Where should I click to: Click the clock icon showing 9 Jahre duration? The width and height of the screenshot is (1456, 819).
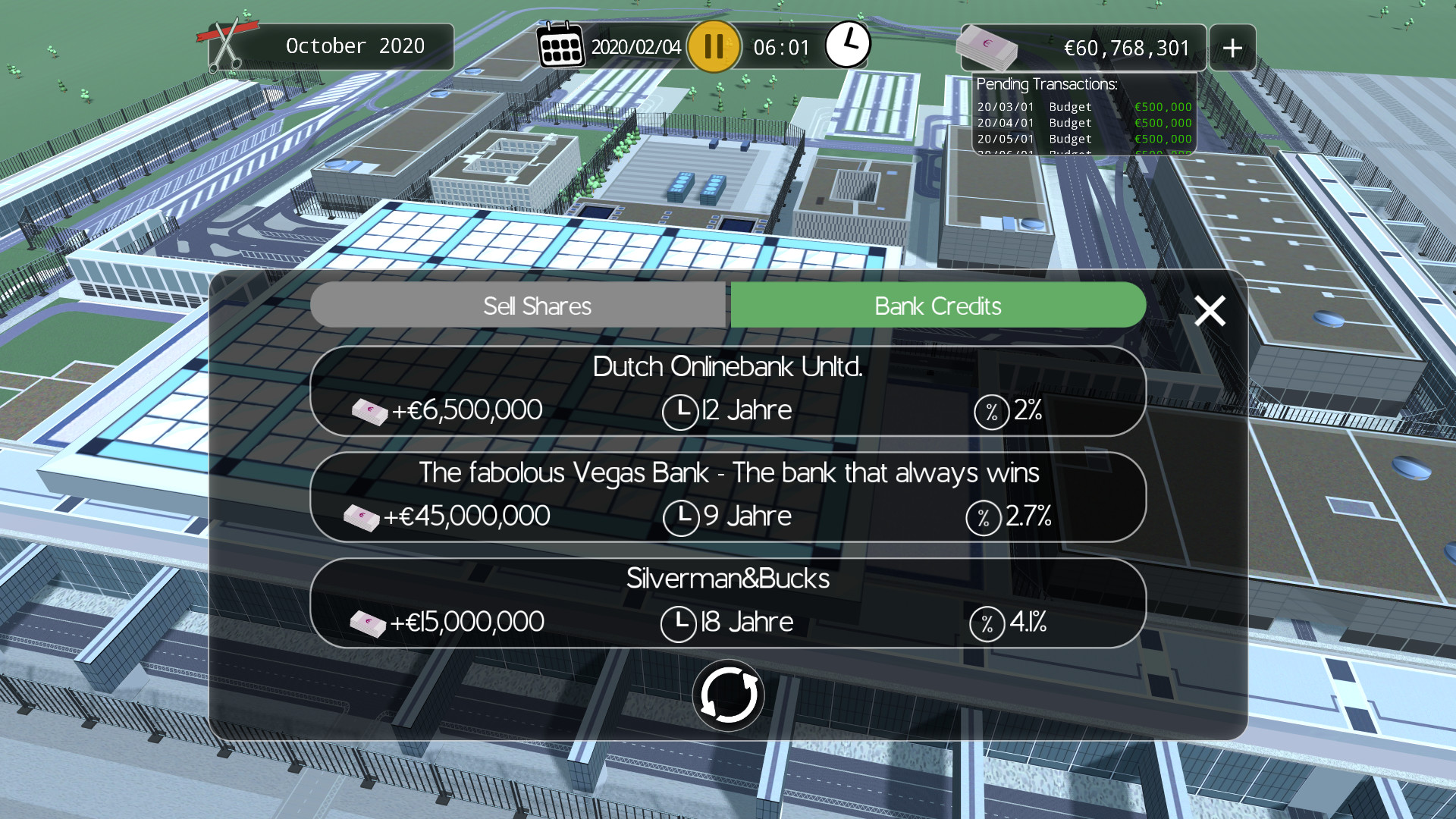(x=680, y=516)
